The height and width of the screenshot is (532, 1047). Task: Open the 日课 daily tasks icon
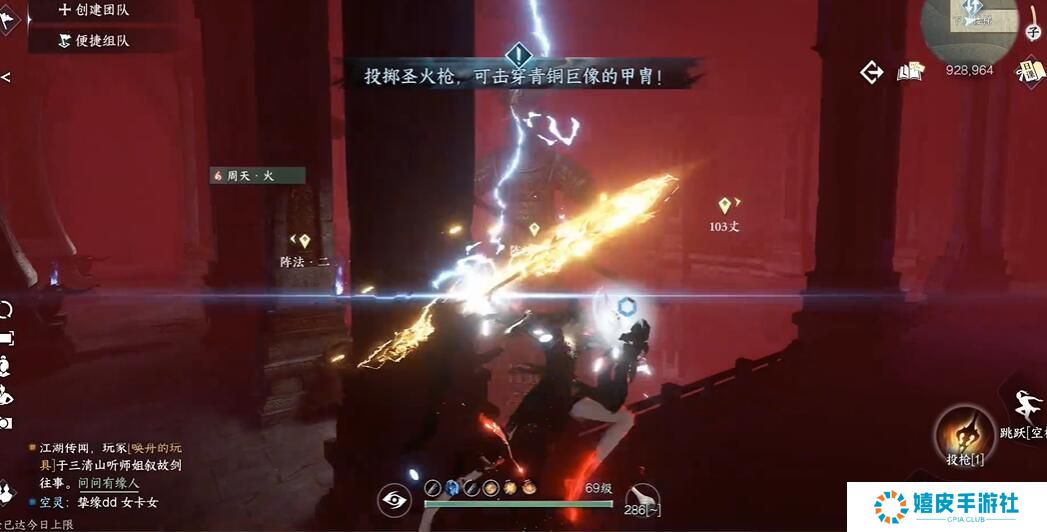coord(1029,71)
